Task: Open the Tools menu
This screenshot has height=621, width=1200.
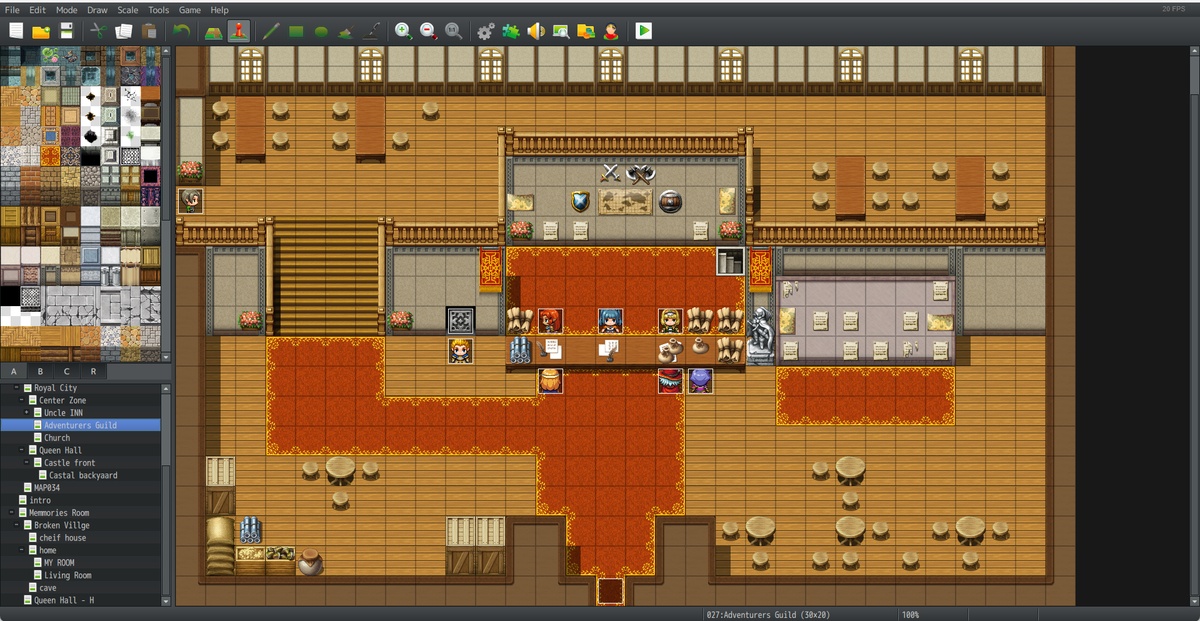Action: tap(159, 10)
